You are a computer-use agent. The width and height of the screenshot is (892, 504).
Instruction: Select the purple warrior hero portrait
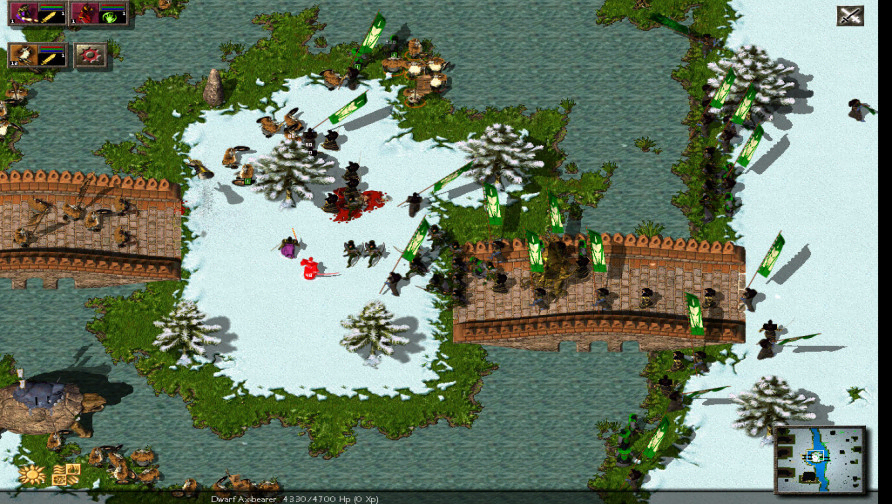(x=23, y=14)
